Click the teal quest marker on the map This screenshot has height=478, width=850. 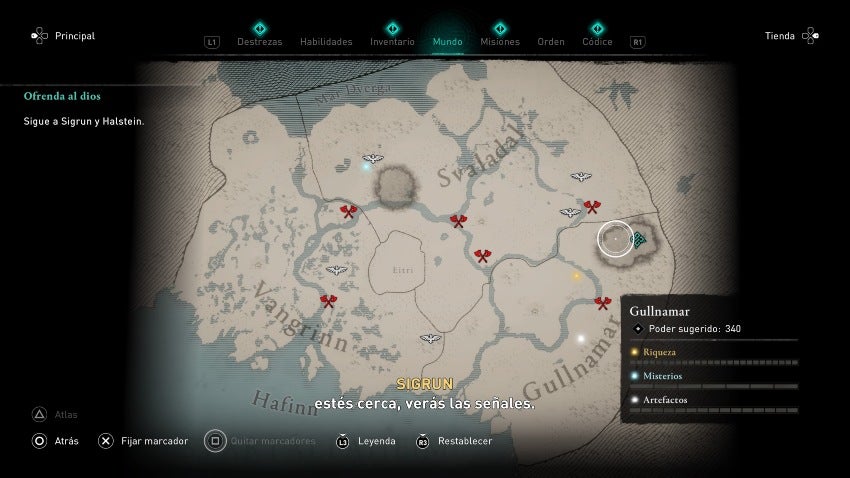click(x=638, y=239)
